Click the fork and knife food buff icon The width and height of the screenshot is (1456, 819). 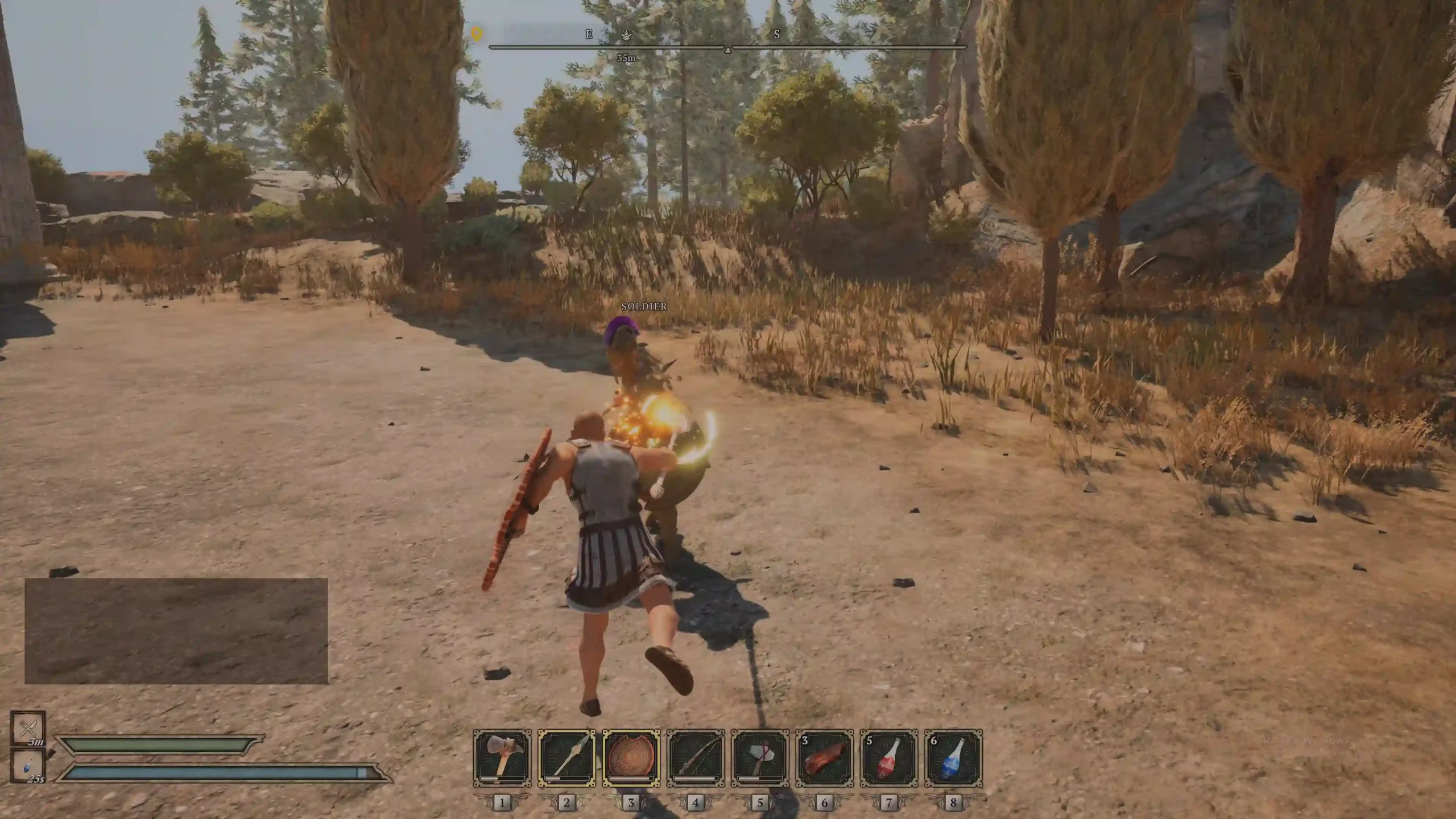pyautogui.click(x=28, y=728)
